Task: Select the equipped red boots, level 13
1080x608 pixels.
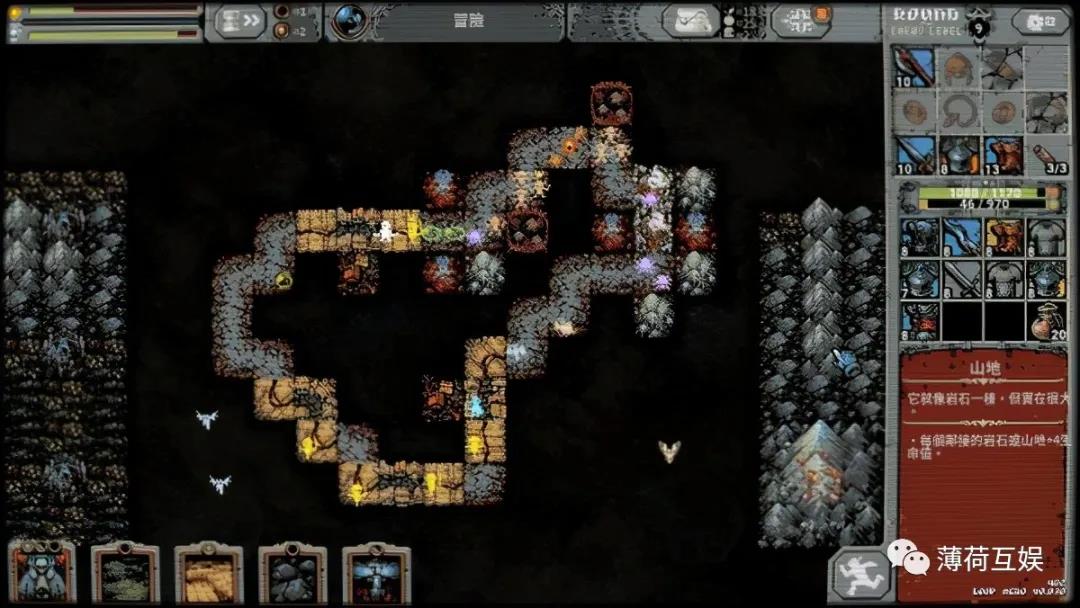Action: (1003, 155)
